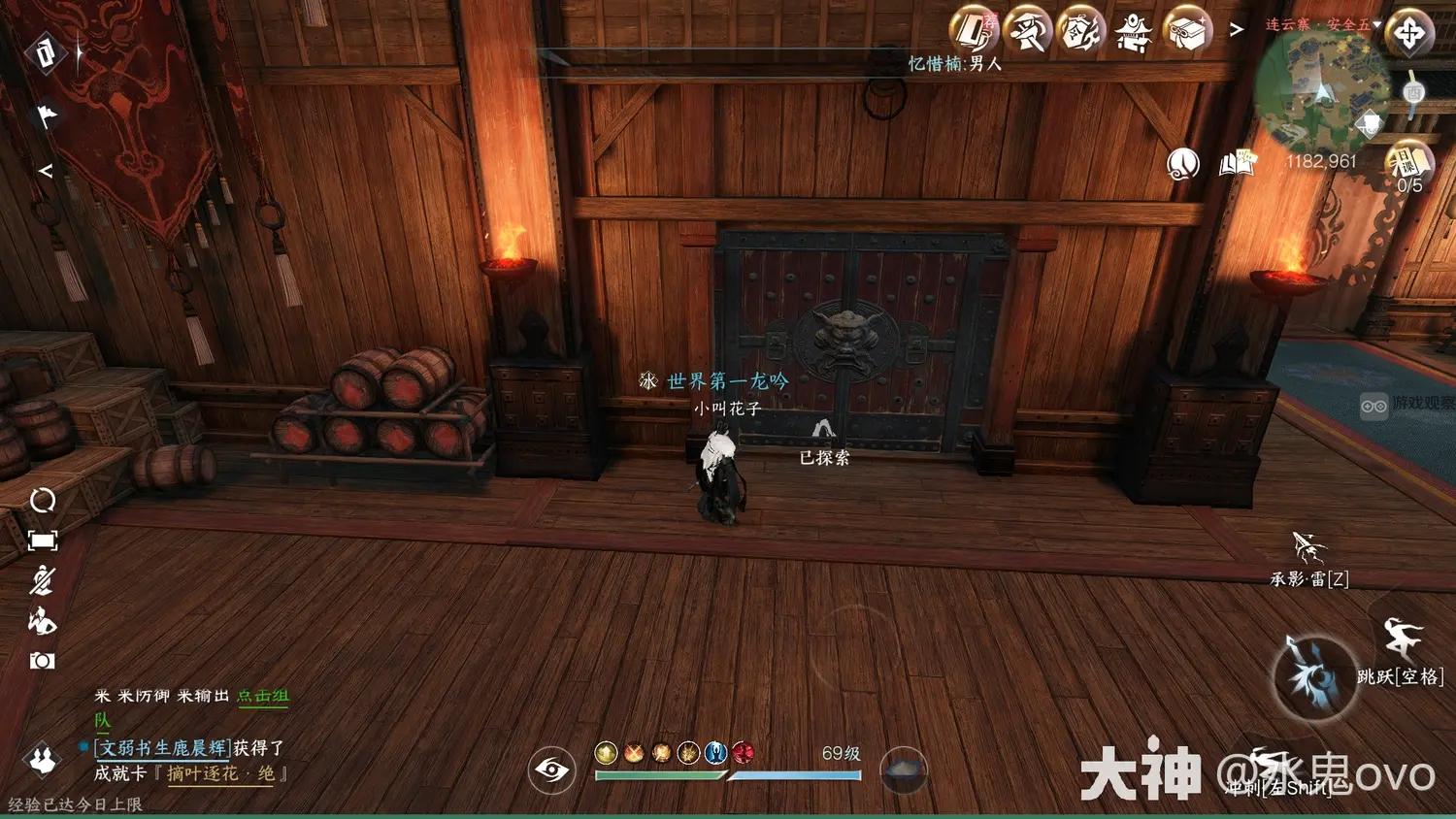This screenshot has width=1456, height=819.
Task: Open the pagoda building icon
Action: pos(1133,32)
